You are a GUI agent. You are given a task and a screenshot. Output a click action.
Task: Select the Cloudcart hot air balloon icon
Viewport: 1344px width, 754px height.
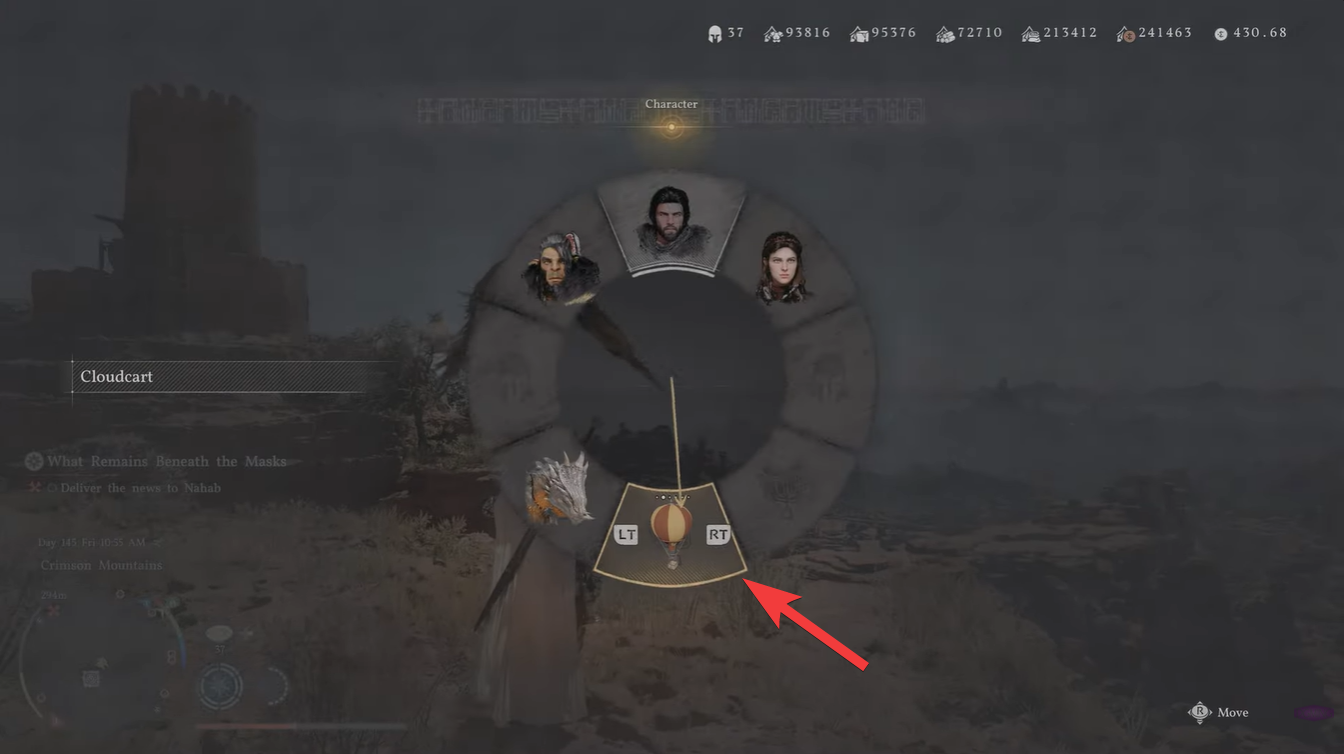pos(670,527)
